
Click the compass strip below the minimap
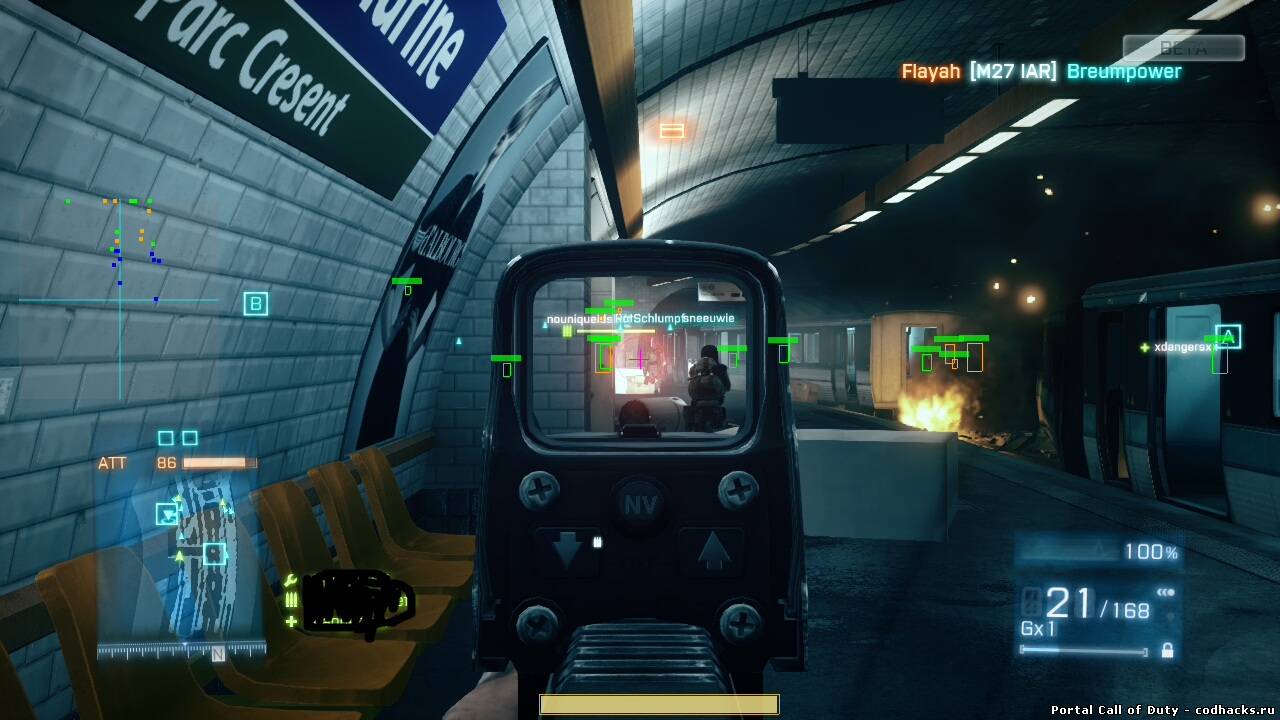point(182,651)
